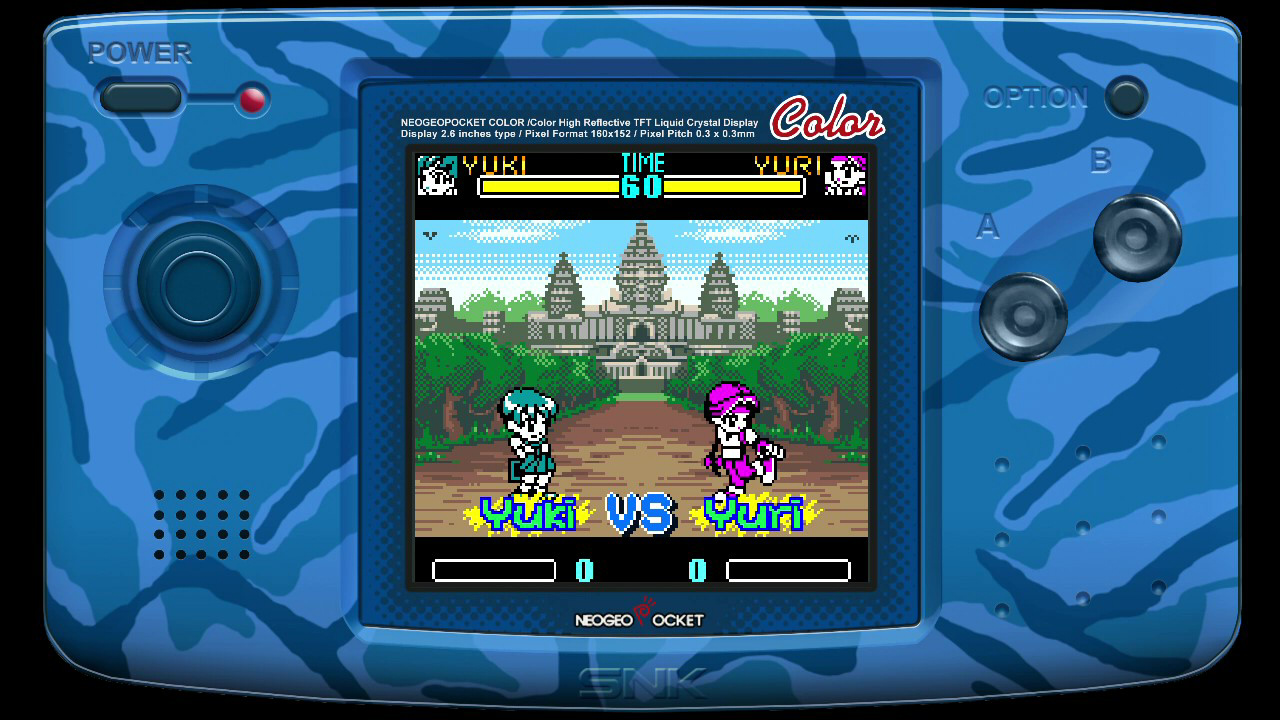Click the Yuri character portrait icon
Image resolution: width=1280 pixels, height=720 pixels.
point(845,176)
